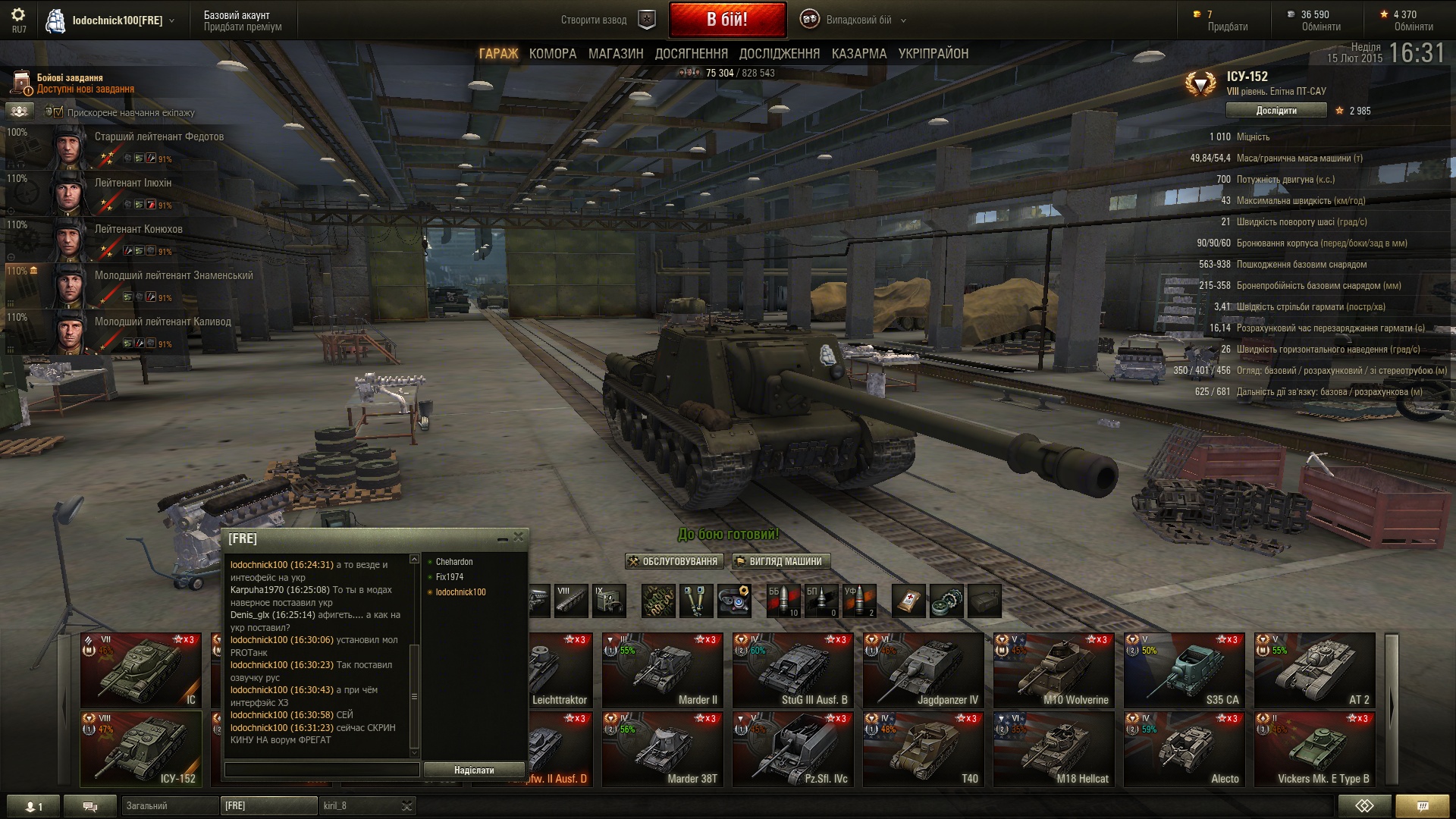Viewport: 1456px width, 819px height.
Task: Open the Загальний general chat channel tab
Action: pos(168,805)
